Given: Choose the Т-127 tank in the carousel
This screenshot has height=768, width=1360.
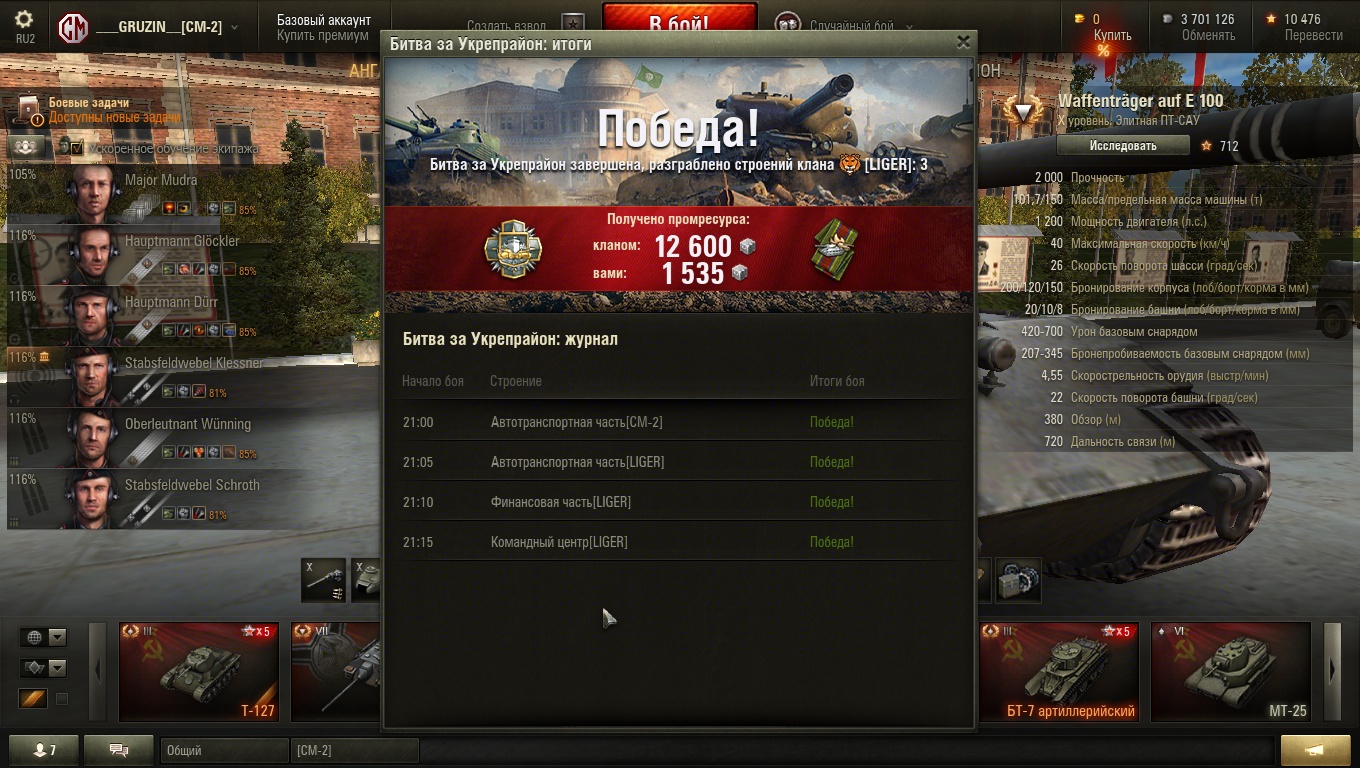Looking at the screenshot, I should (x=198, y=671).
